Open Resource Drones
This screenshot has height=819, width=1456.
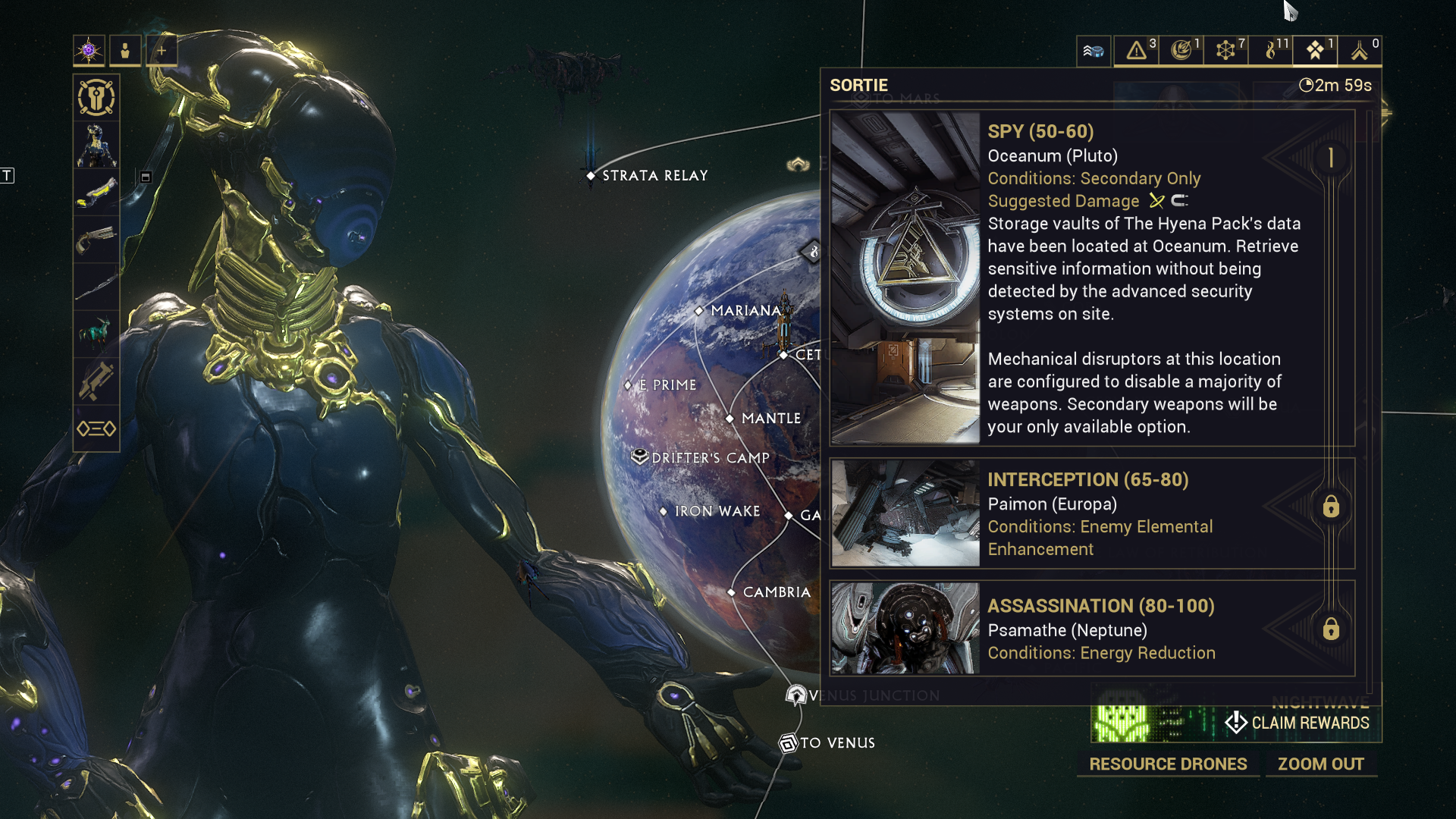pos(1168,764)
